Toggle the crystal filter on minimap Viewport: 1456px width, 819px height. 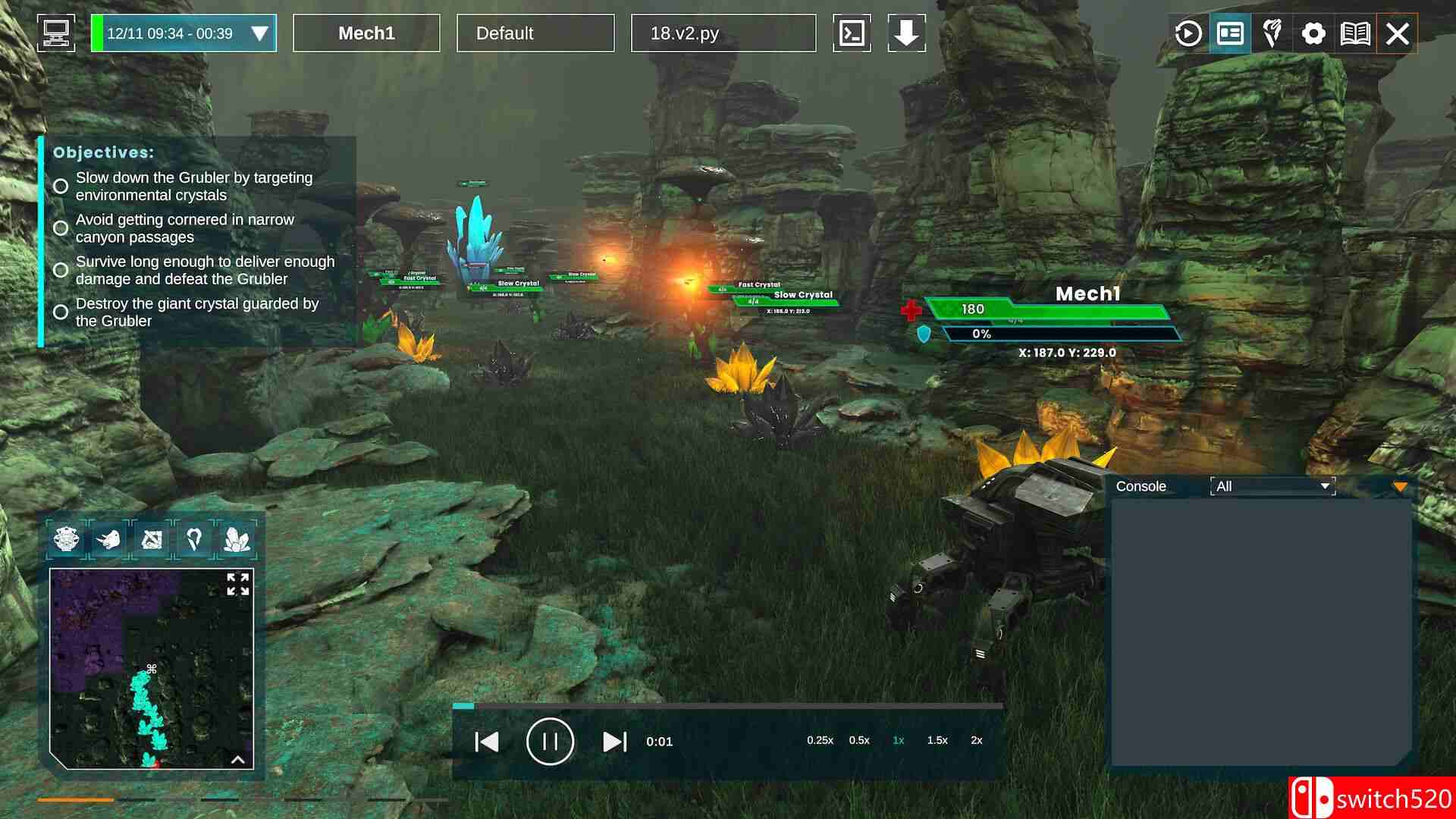[237, 539]
